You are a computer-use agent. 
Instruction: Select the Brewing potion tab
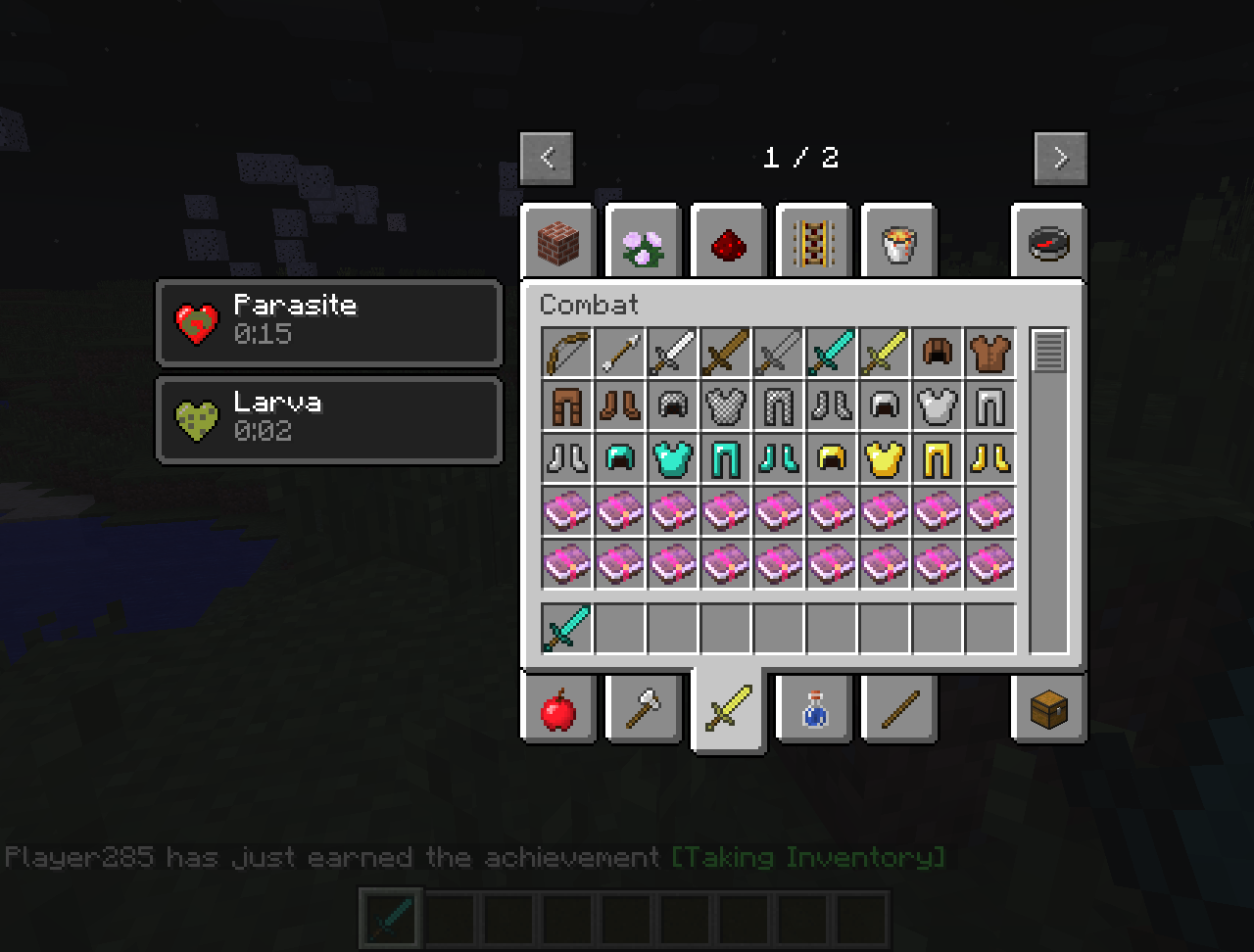[x=813, y=710]
